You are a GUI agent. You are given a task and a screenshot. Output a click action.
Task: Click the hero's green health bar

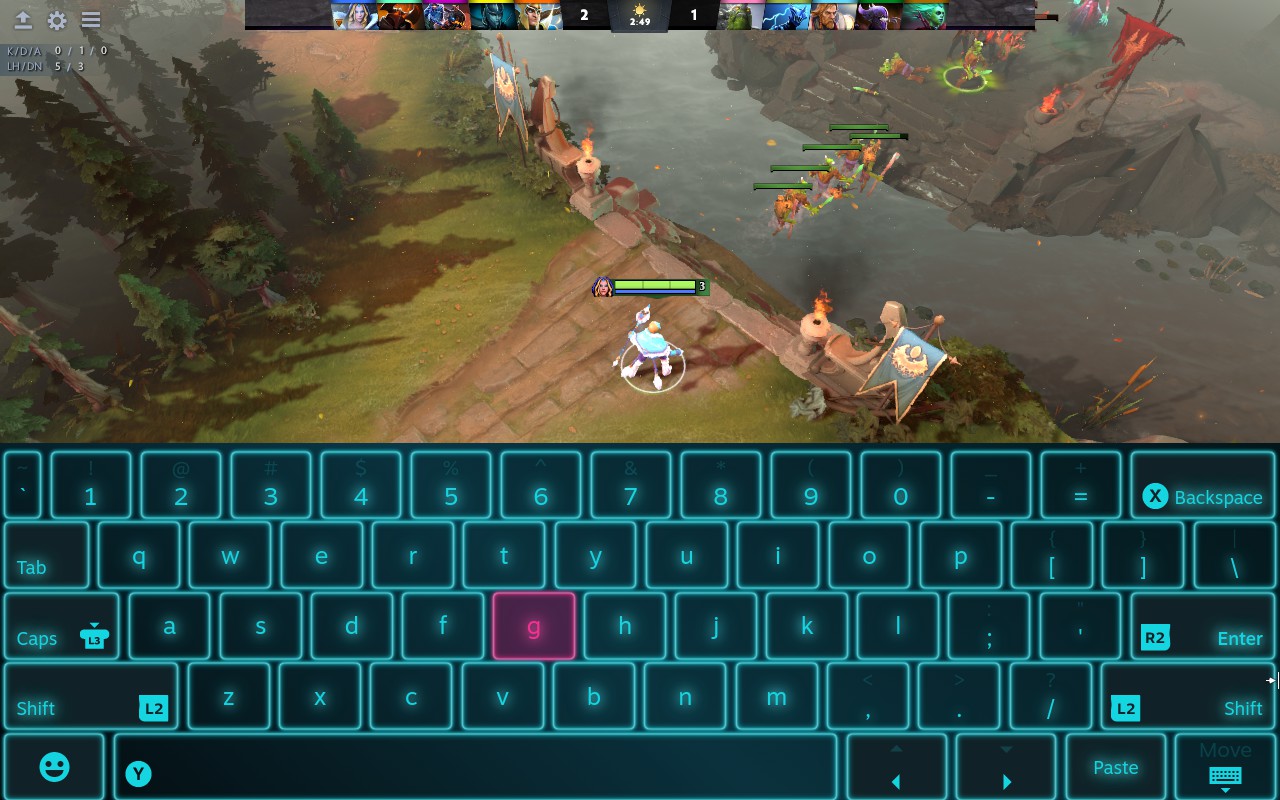(655, 285)
